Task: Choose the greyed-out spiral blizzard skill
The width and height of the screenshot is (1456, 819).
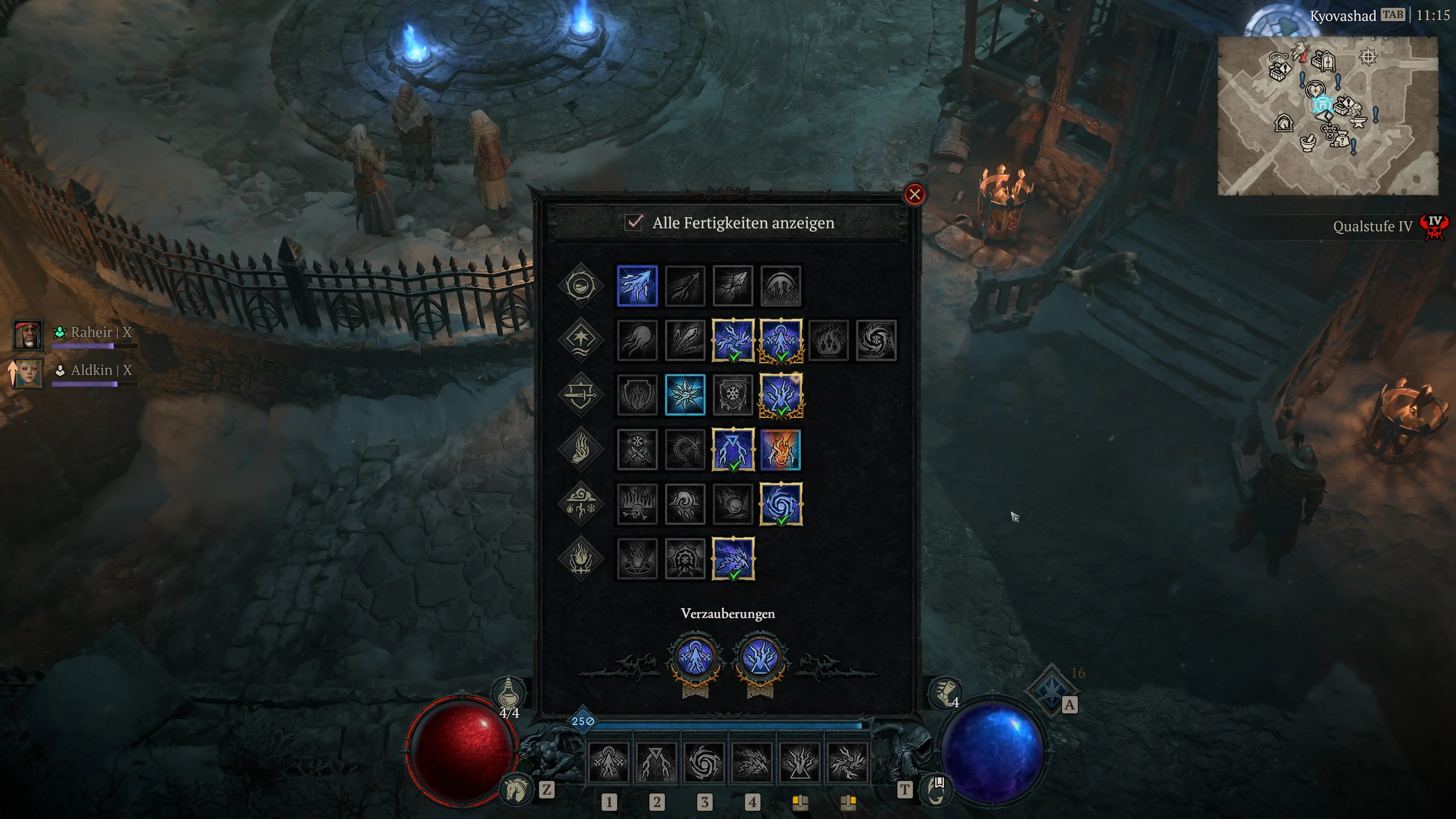Action: 876,340
